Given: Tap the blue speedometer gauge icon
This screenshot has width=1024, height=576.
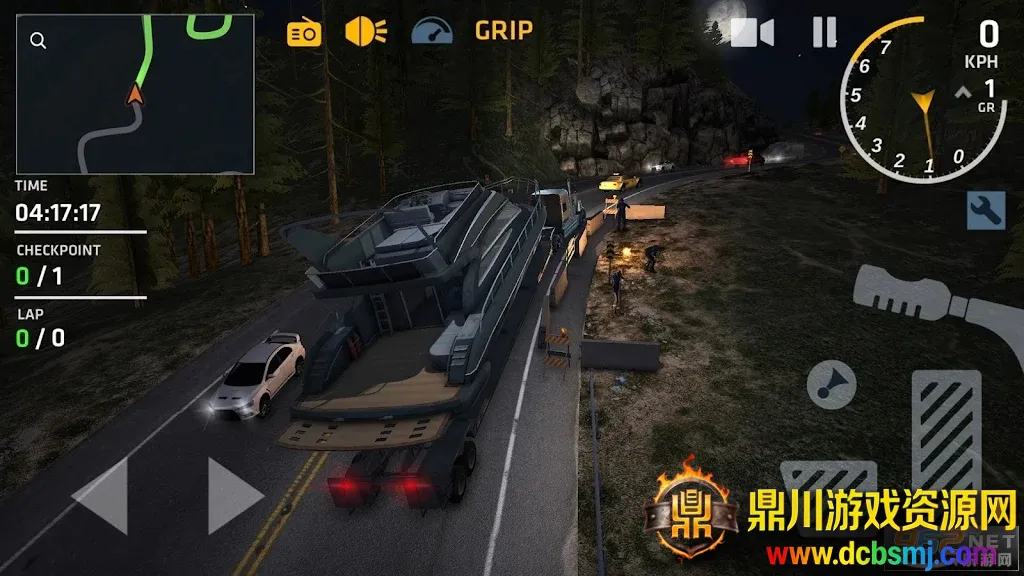Looking at the screenshot, I should [x=432, y=31].
